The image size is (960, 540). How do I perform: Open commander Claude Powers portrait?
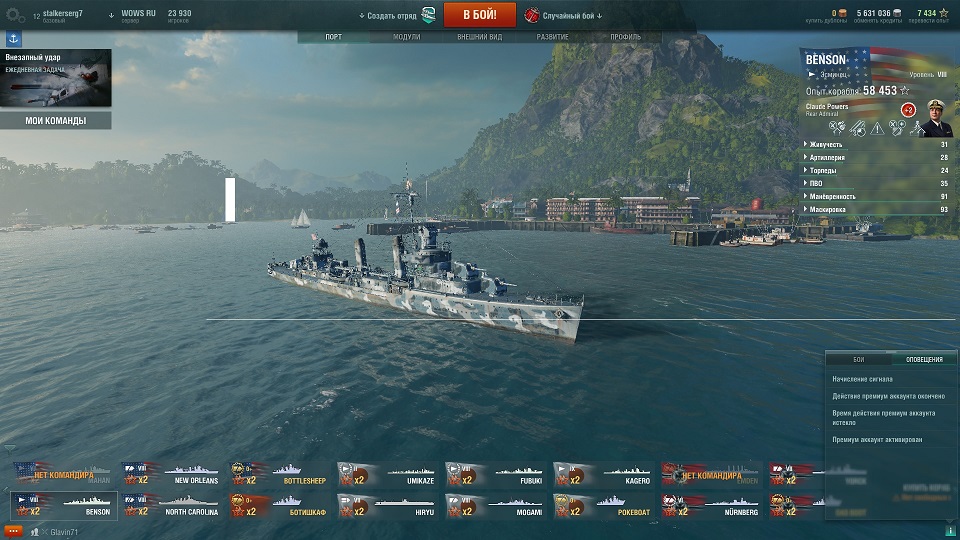(x=935, y=118)
